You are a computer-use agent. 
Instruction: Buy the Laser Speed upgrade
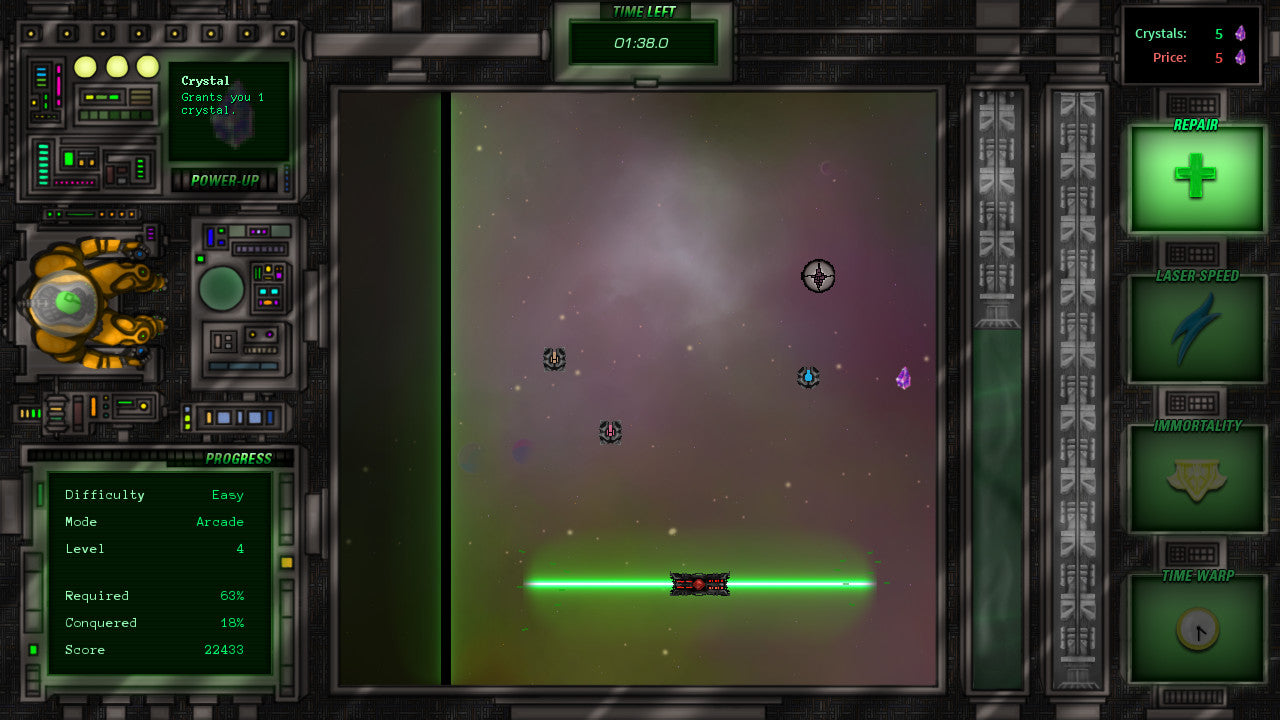click(x=1196, y=330)
